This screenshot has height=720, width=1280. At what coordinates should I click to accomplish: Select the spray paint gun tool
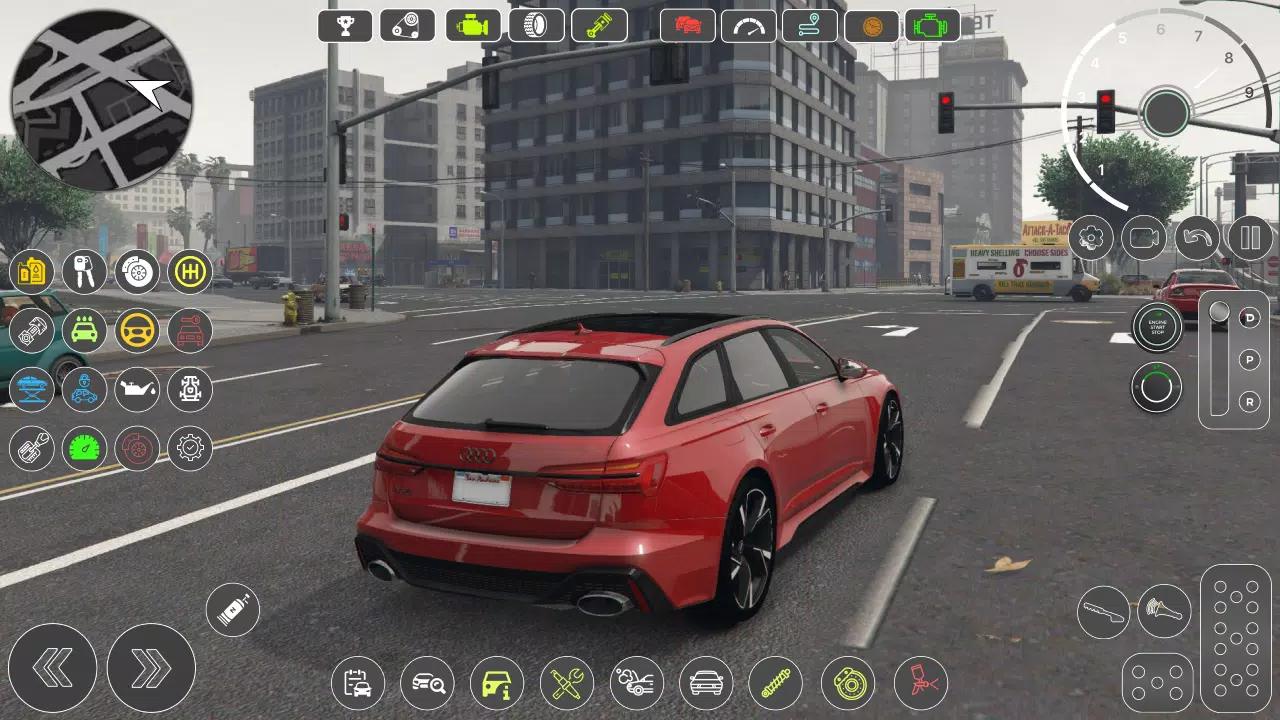(920, 682)
